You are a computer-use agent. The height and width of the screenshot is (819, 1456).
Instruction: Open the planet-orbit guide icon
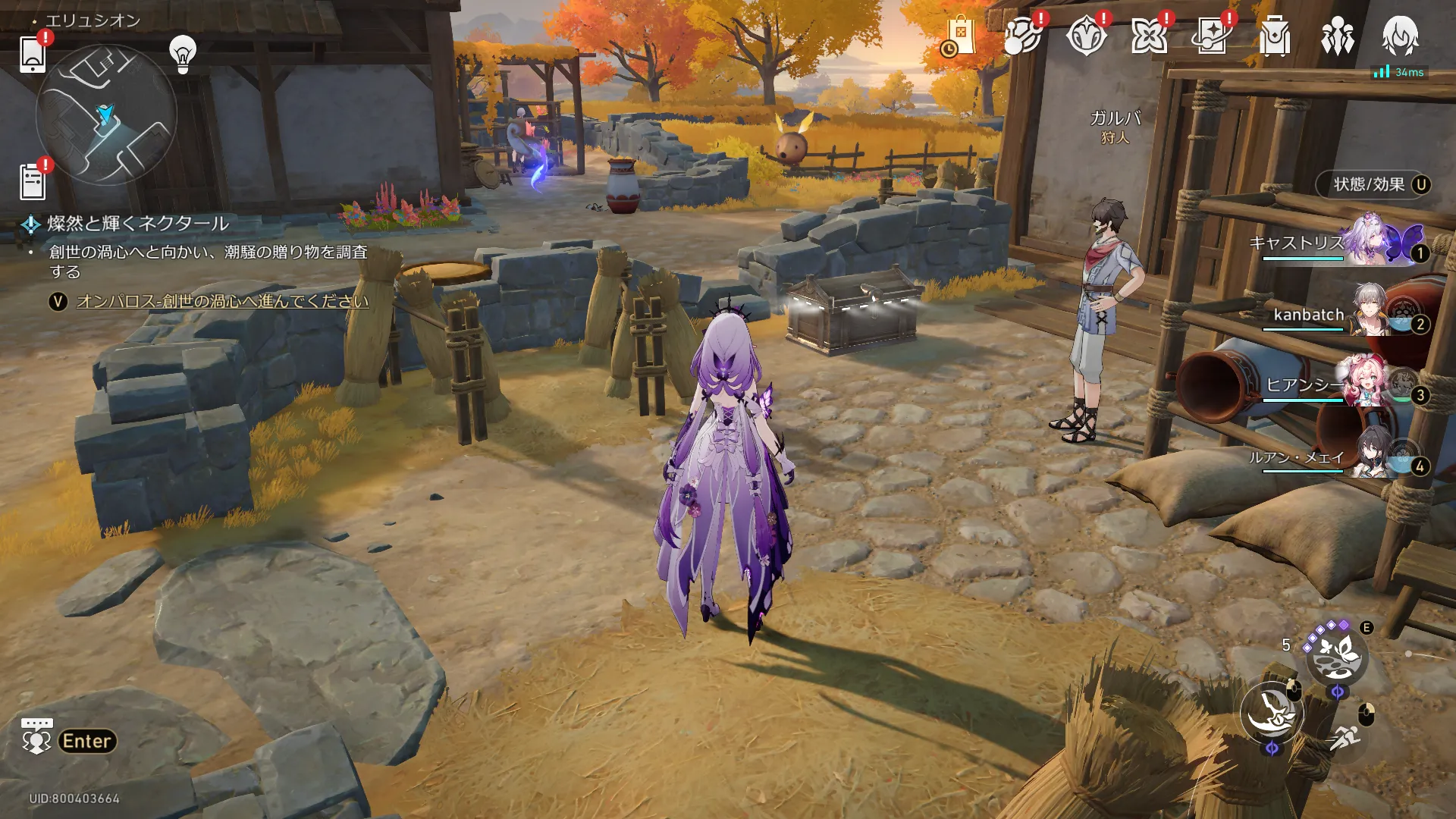(1021, 36)
